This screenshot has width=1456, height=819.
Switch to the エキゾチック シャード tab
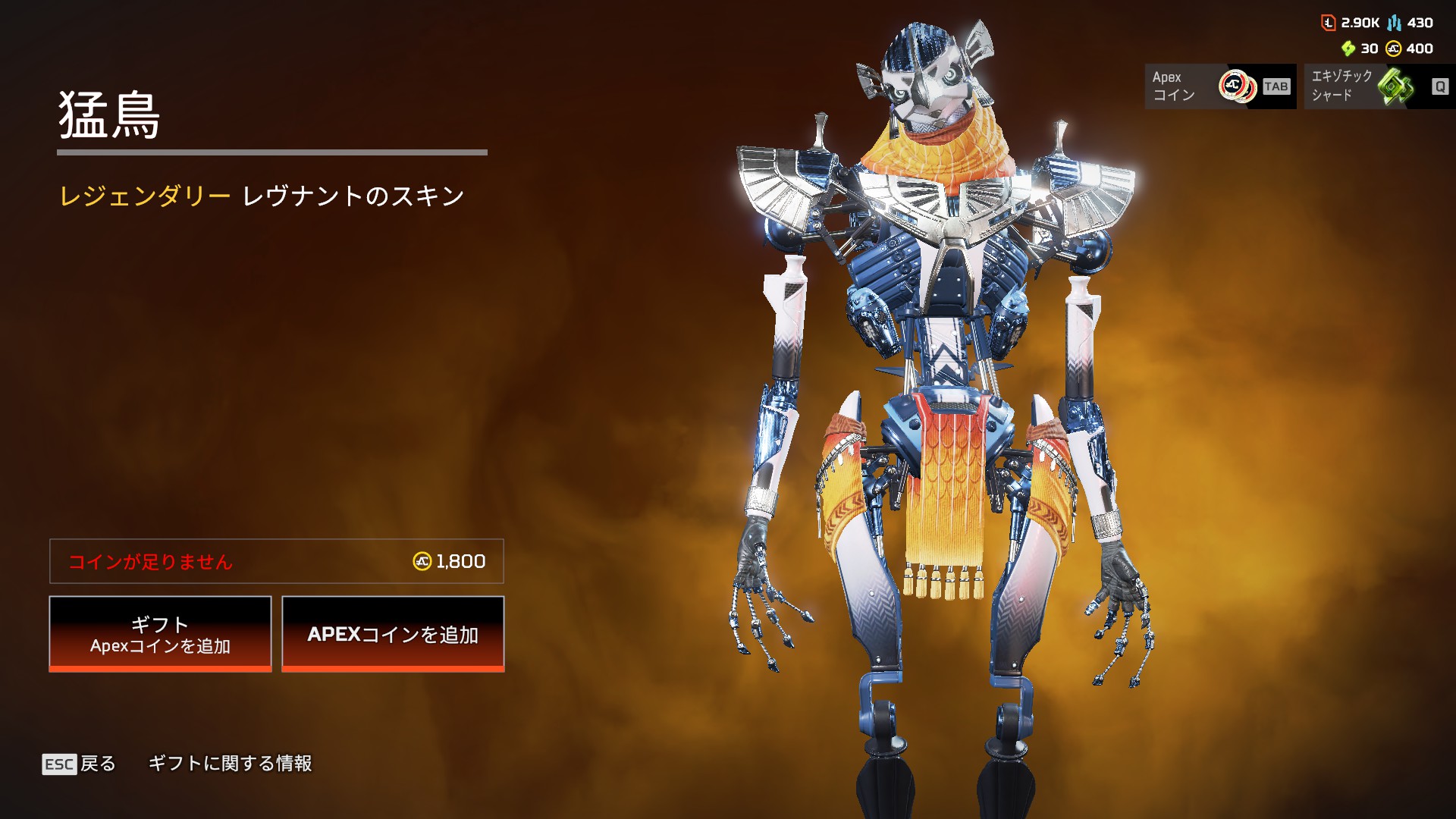coord(1379,86)
